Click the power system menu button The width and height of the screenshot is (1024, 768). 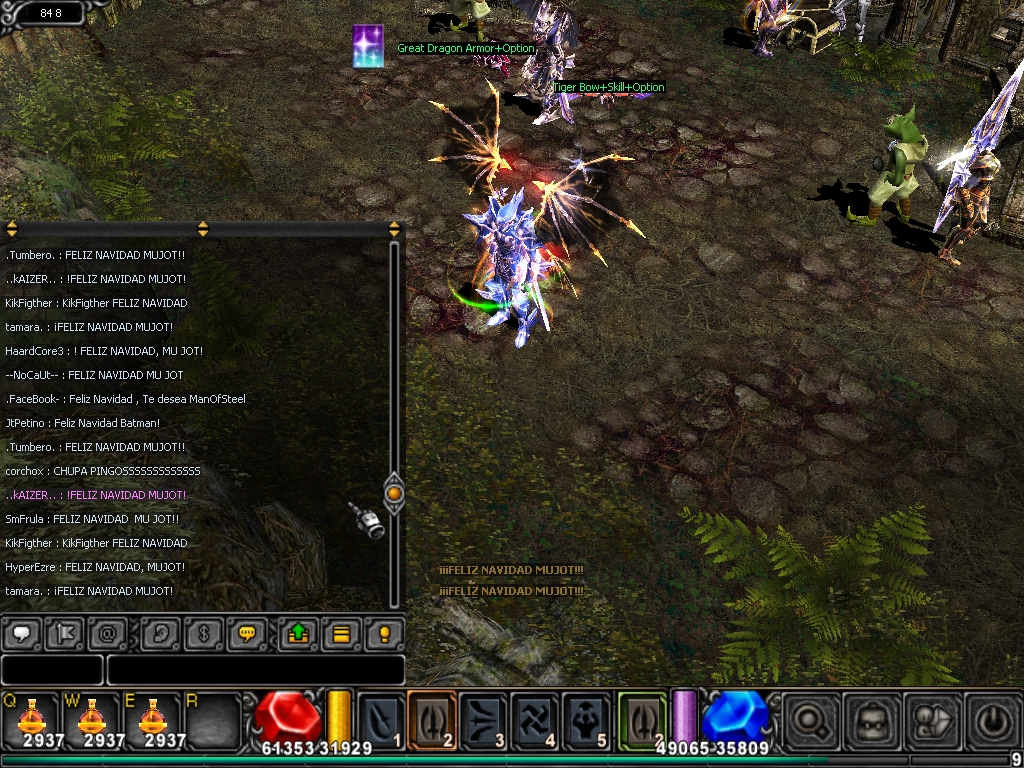[x=988, y=718]
